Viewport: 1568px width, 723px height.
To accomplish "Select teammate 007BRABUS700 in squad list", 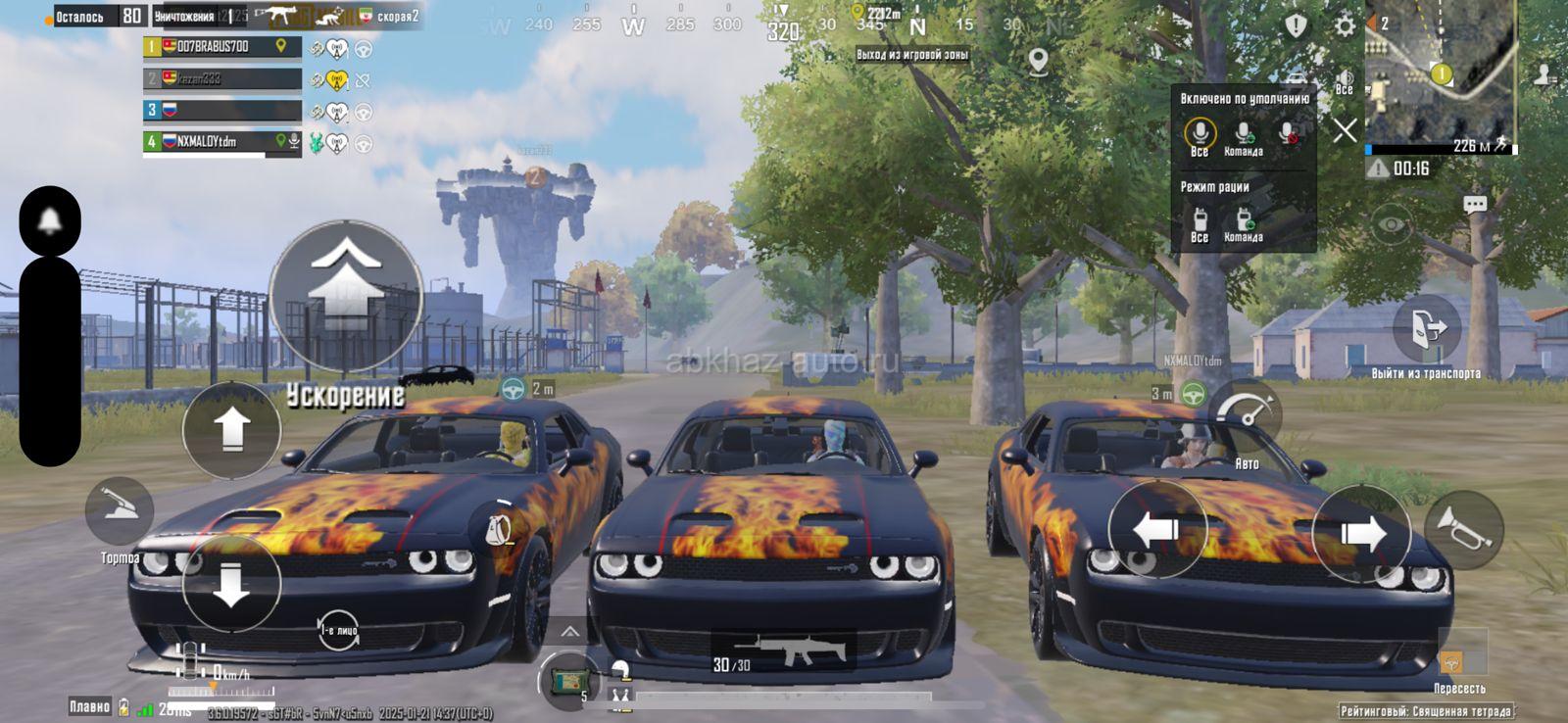I will (x=221, y=46).
